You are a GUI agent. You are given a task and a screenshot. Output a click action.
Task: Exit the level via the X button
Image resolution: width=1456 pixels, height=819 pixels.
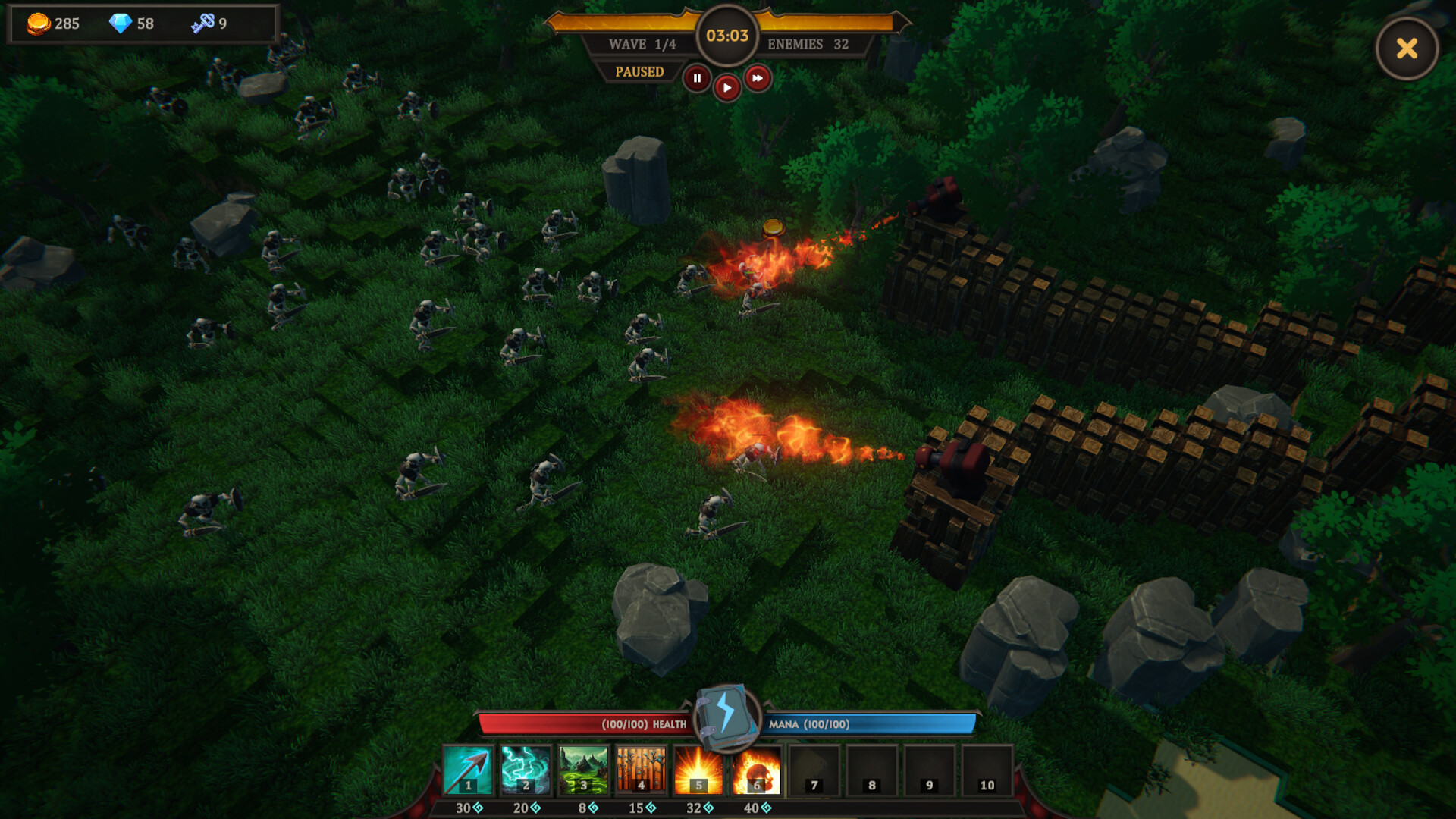coord(1407,49)
